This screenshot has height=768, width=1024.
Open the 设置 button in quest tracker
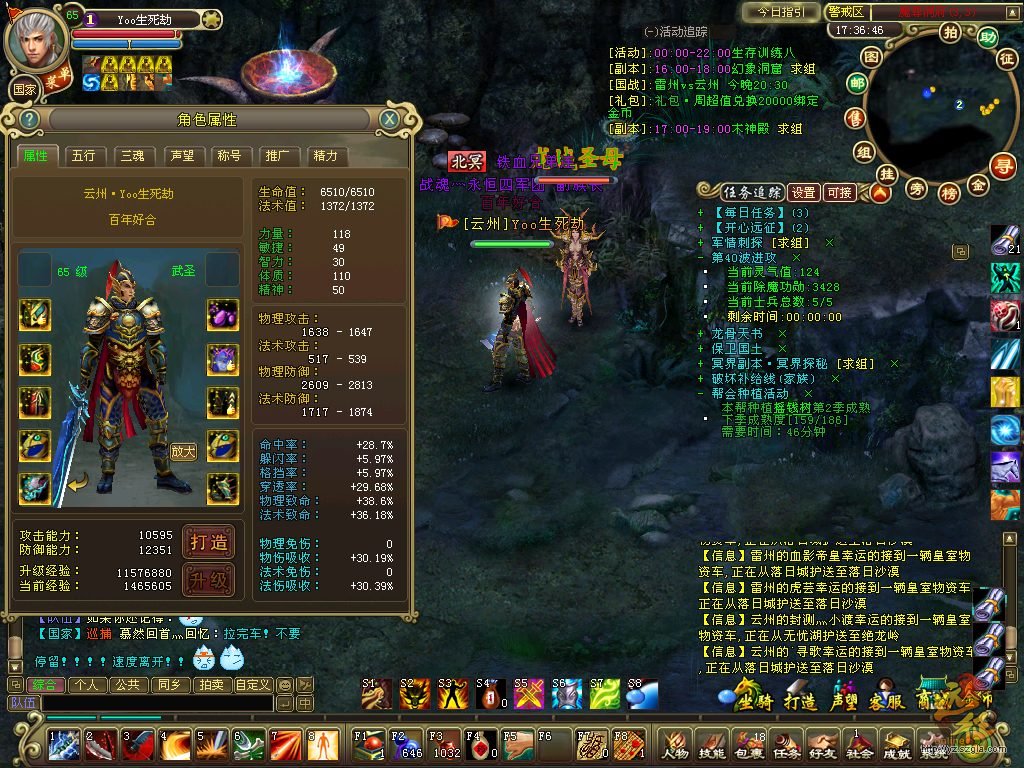804,192
